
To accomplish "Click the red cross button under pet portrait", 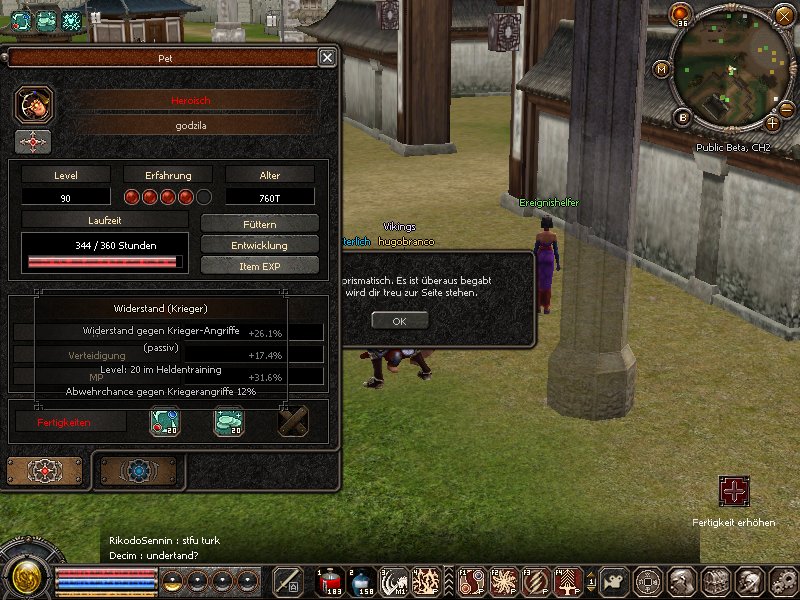I will pyautogui.click(x=33, y=142).
